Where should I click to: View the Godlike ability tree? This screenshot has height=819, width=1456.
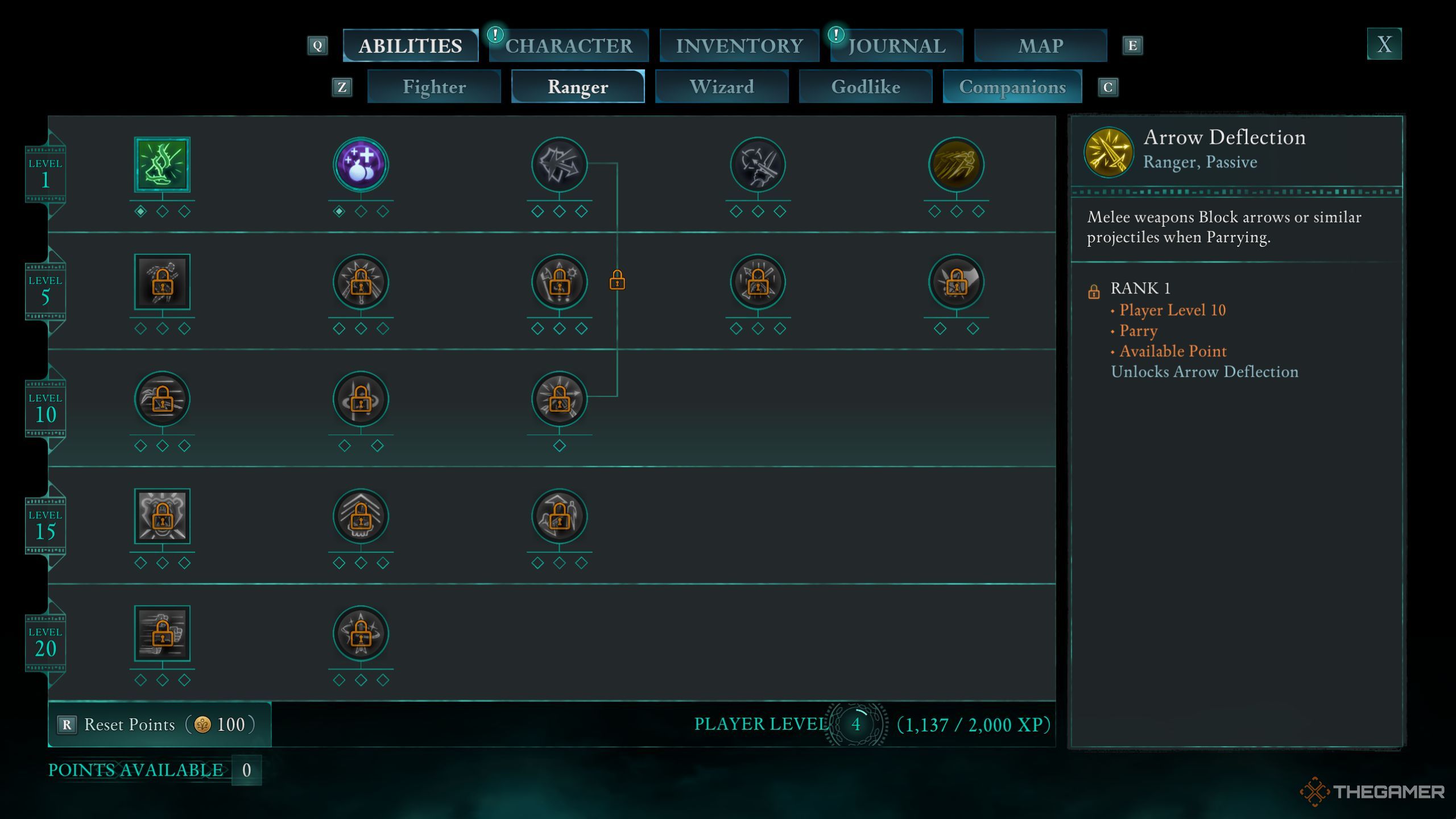click(865, 87)
